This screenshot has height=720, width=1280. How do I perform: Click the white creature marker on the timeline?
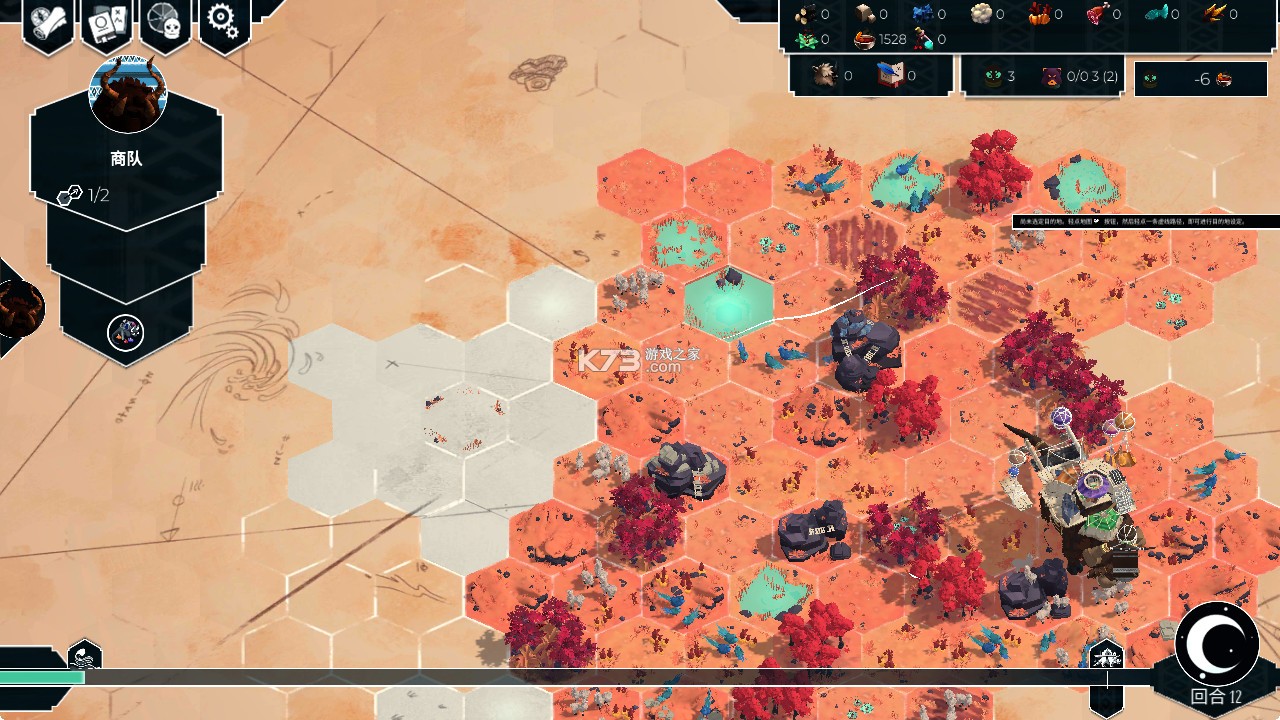1106,657
